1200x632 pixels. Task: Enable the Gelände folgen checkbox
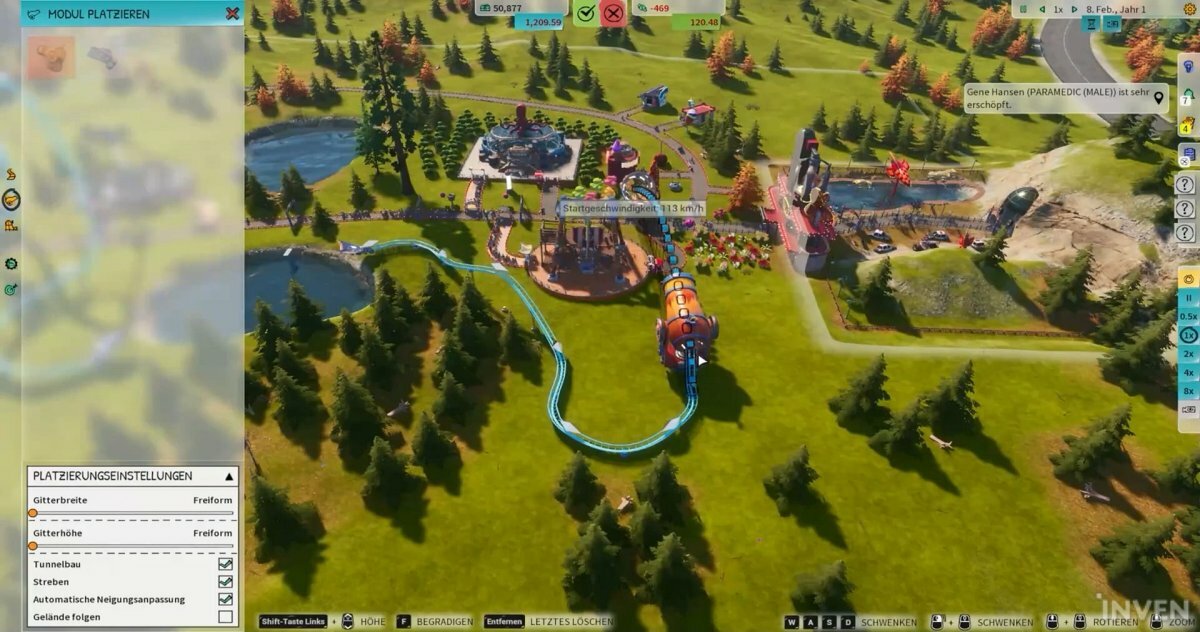pos(225,617)
